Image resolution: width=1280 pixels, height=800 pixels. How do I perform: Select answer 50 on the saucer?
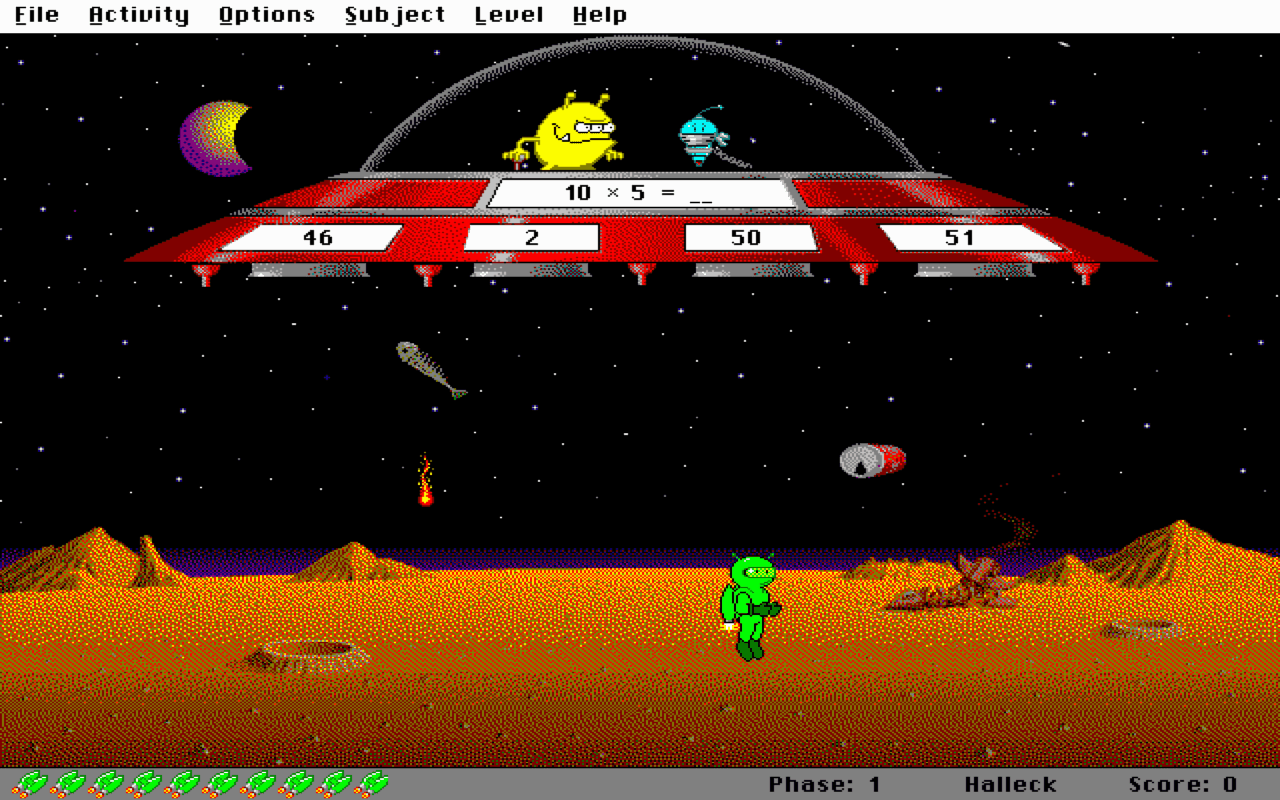tap(748, 238)
